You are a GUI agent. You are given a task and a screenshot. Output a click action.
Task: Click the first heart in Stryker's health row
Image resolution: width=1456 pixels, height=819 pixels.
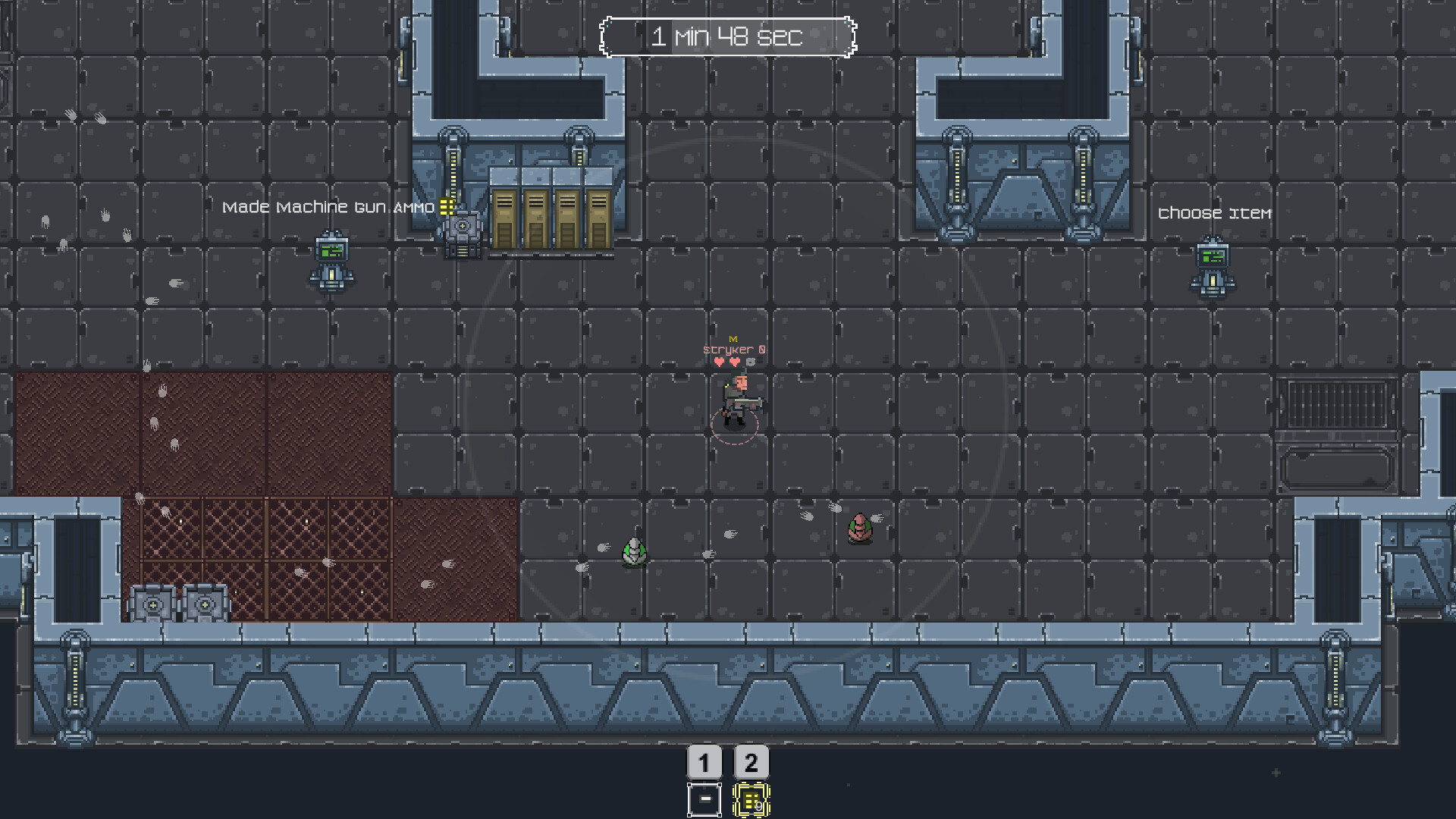[x=718, y=362]
